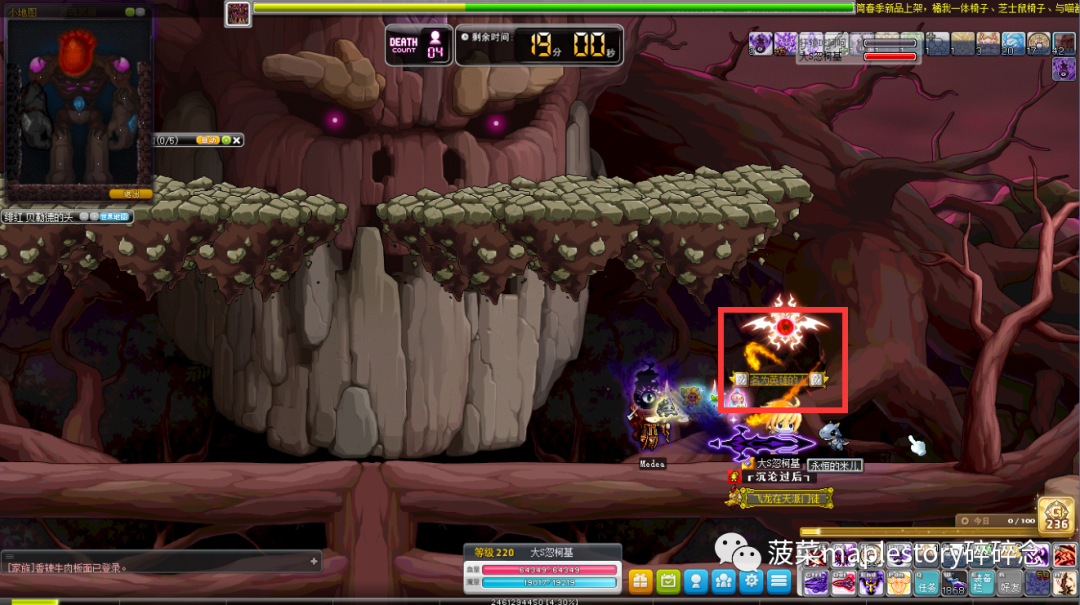Select the 任务 quest quickslot

click(927, 584)
